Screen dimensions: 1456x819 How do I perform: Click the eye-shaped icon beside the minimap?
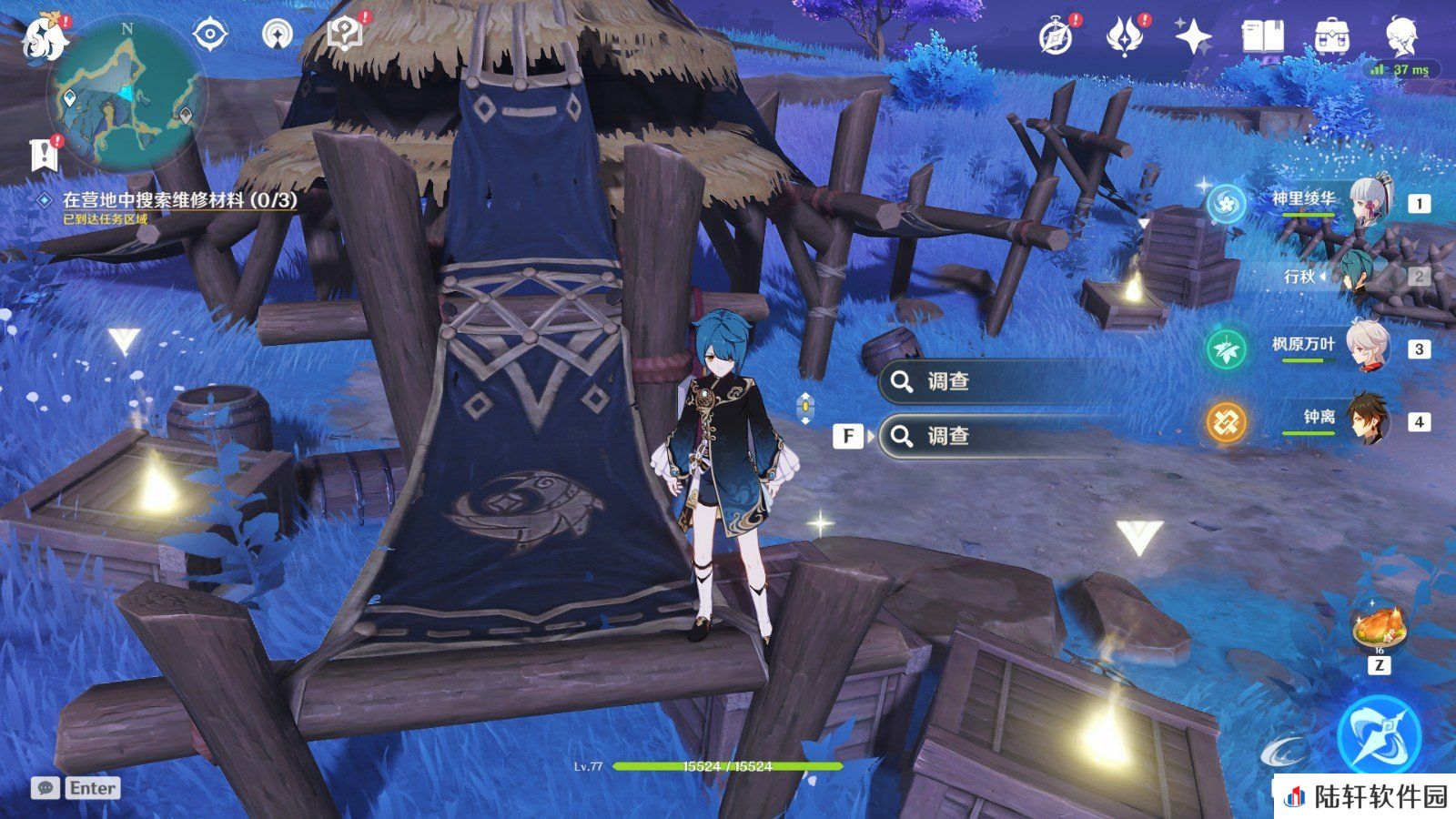point(210,35)
